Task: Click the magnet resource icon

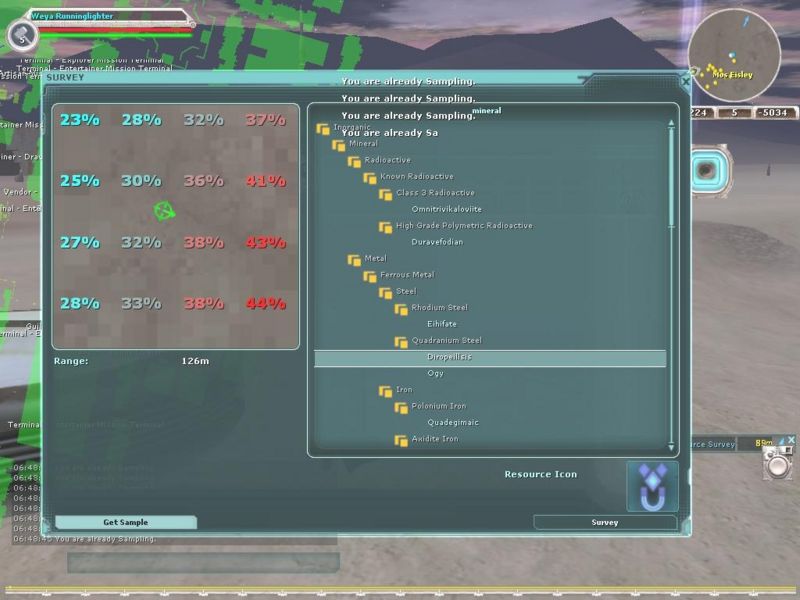Action: 652,487
